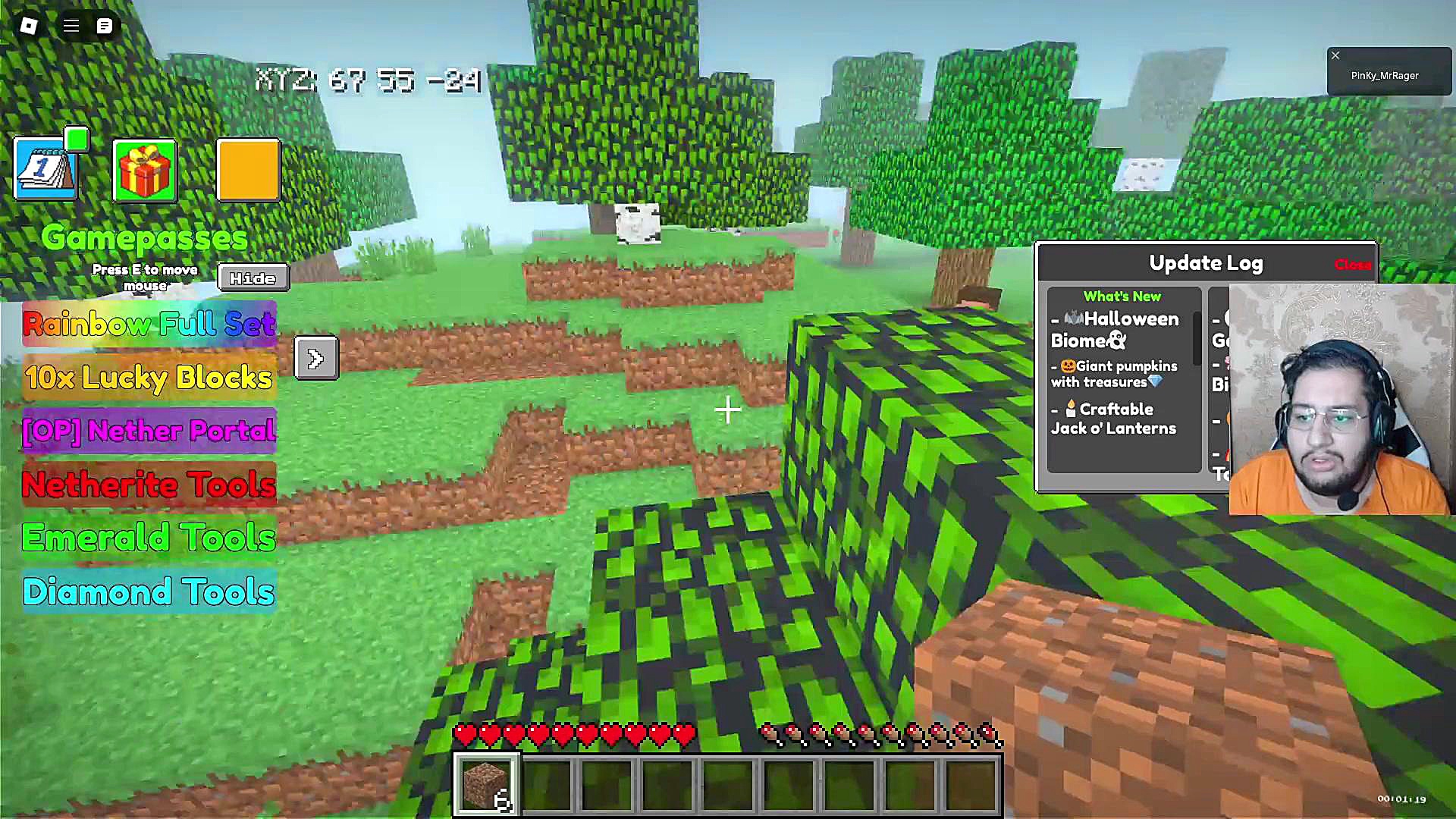The image size is (1456, 819).
Task: Hide the Gamepasses list
Action: click(253, 278)
